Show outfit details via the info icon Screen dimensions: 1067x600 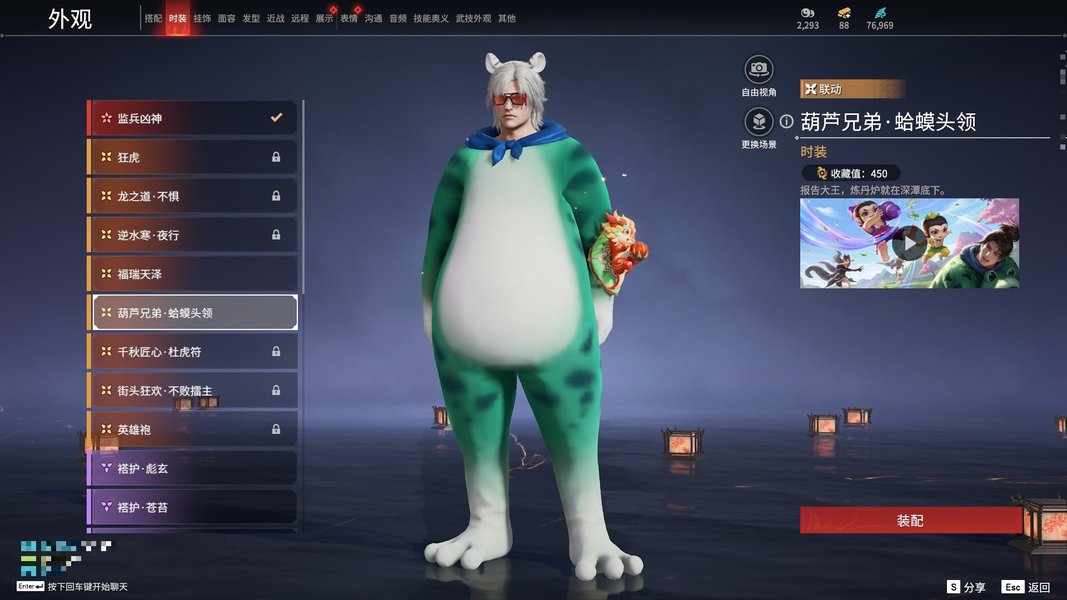[787, 122]
